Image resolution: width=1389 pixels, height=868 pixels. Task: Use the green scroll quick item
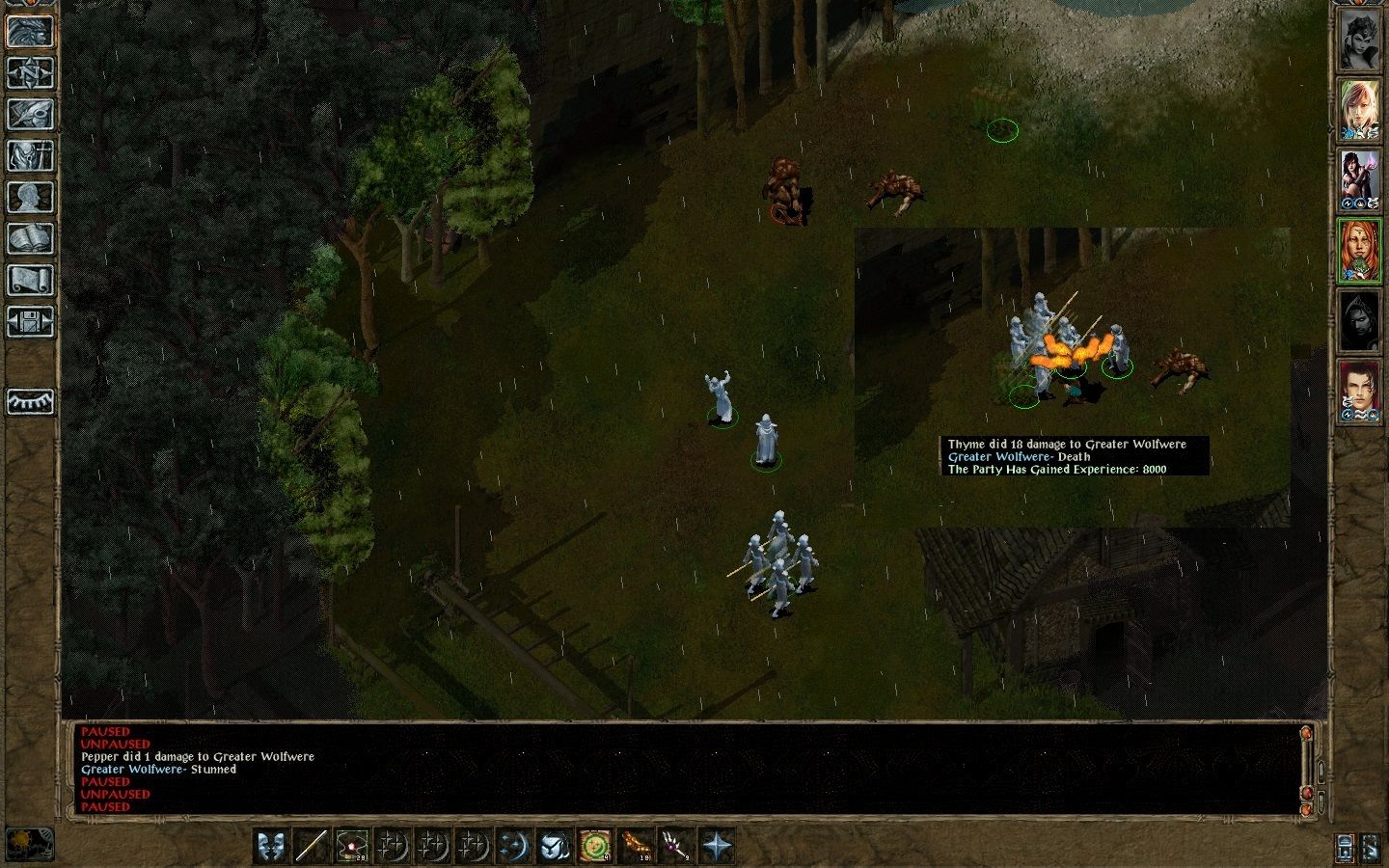pos(595,846)
